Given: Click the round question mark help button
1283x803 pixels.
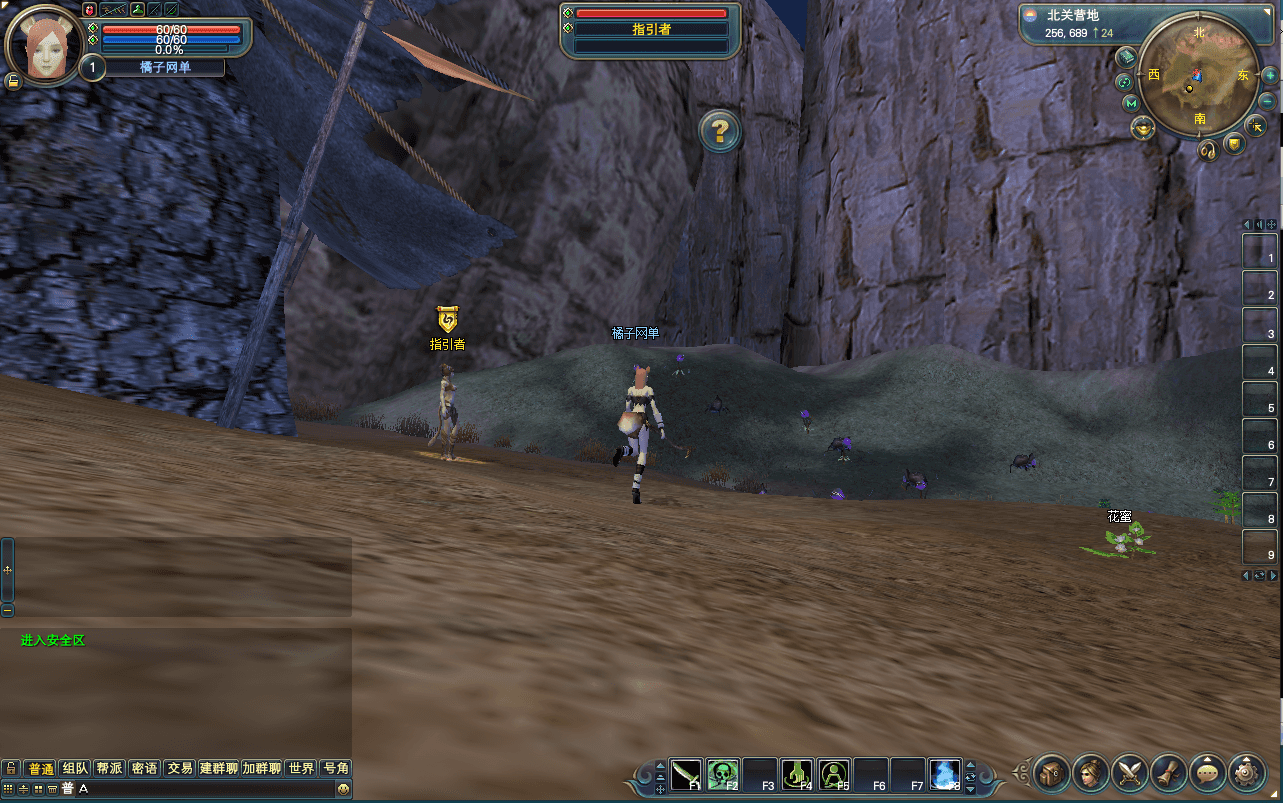Looking at the screenshot, I should (720, 131).
